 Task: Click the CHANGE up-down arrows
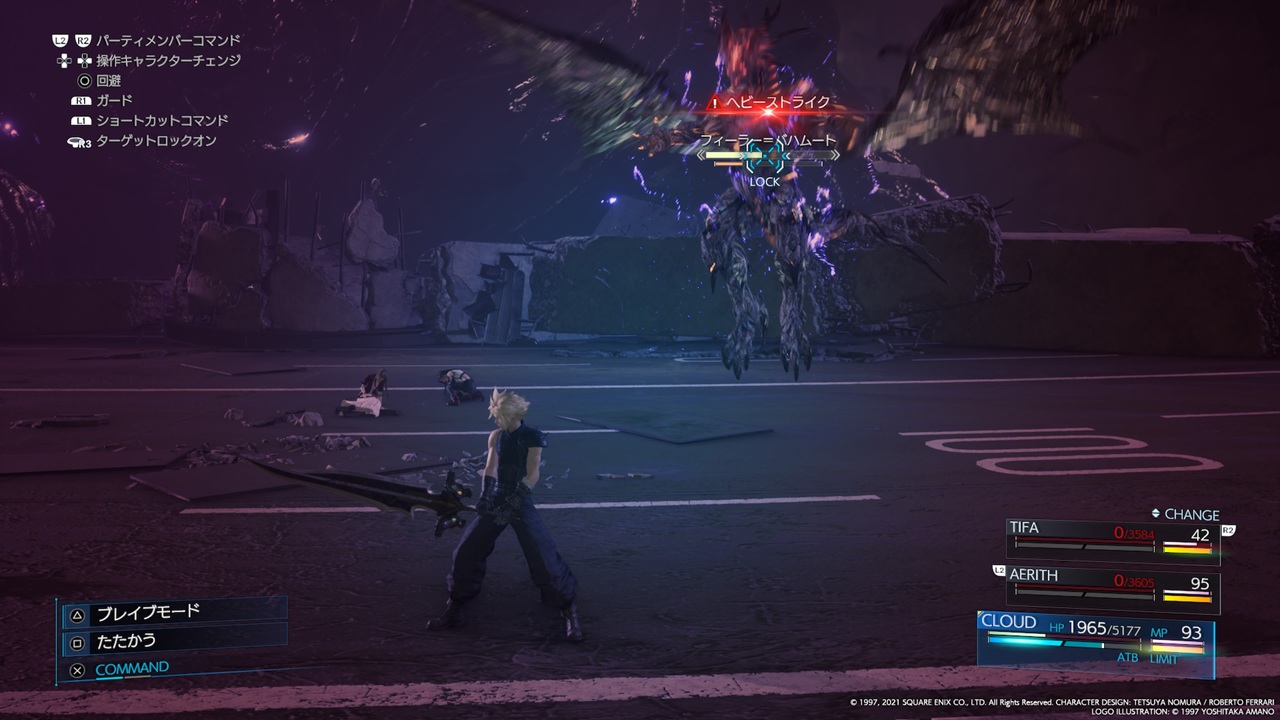click(1156, 514)
